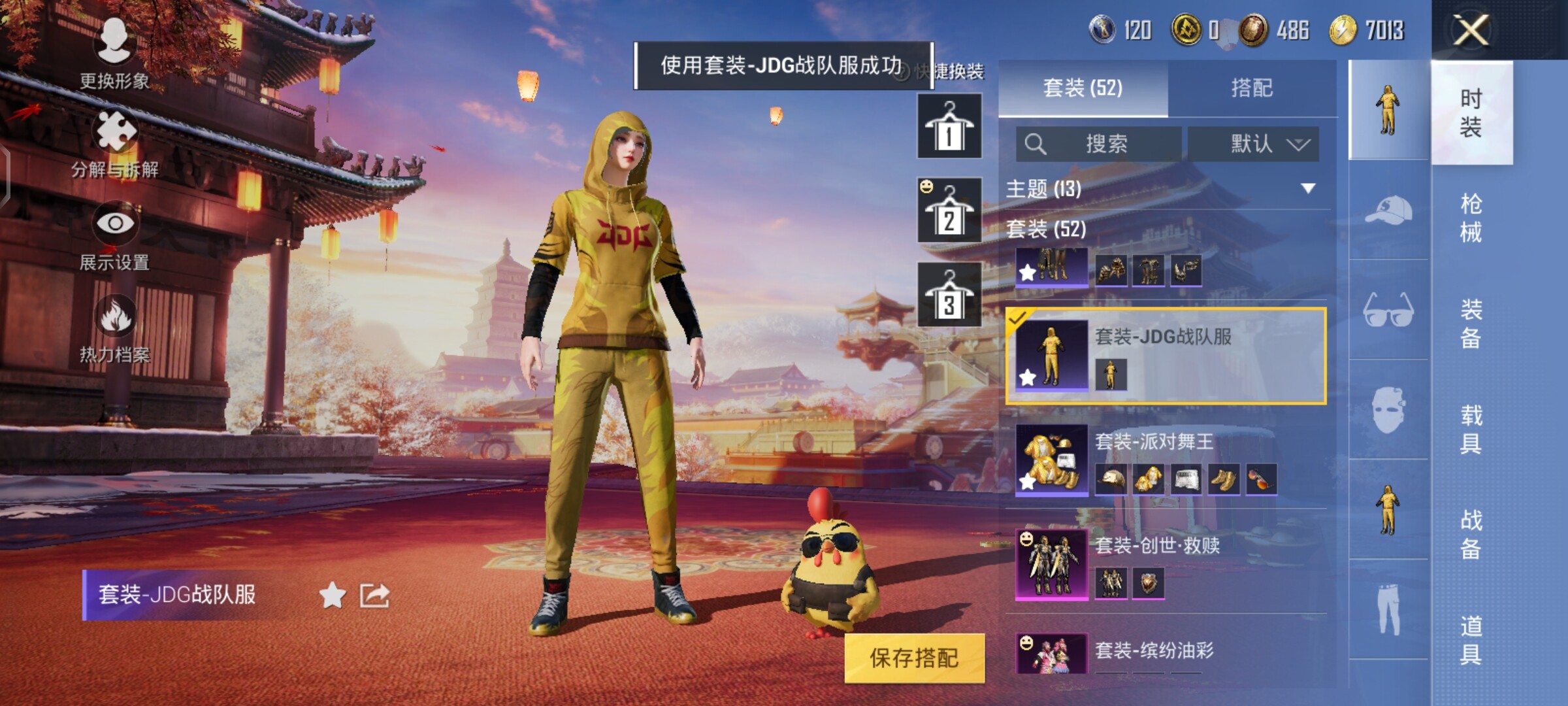Share the JDG outfit via share icon

374,596
